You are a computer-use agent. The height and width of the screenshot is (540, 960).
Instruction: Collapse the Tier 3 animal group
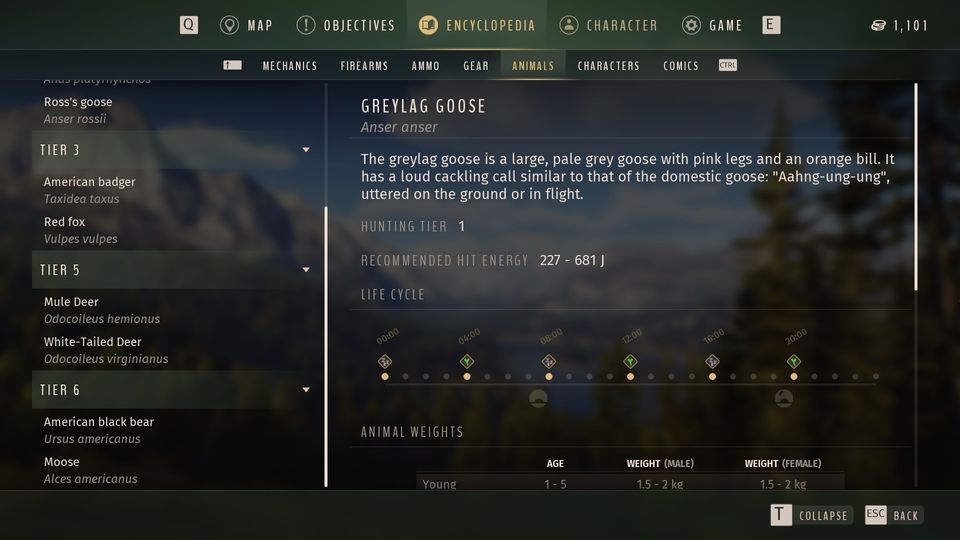coord(305,150)
